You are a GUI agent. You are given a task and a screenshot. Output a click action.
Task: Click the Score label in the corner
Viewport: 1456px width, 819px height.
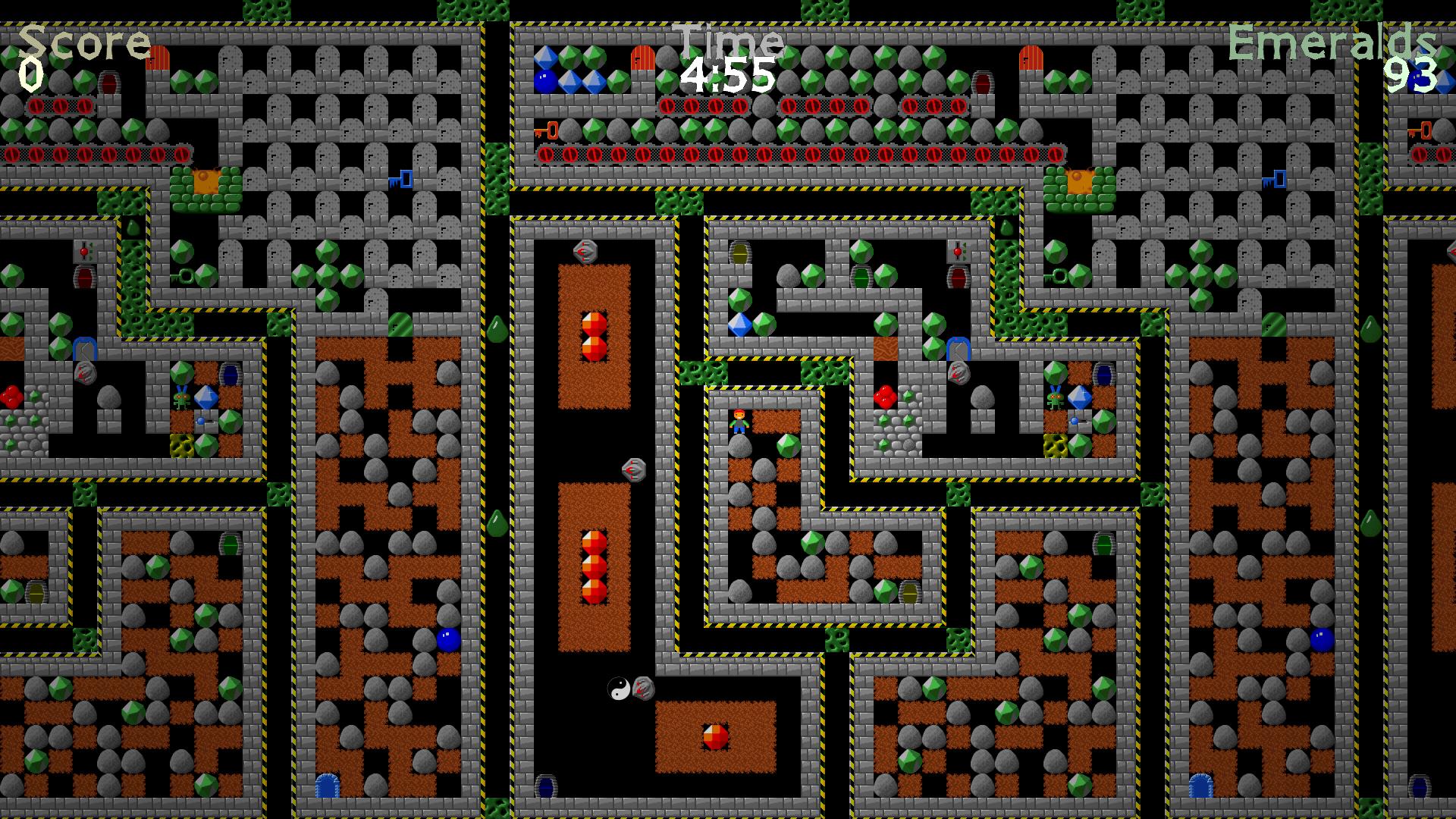(83, 42)
